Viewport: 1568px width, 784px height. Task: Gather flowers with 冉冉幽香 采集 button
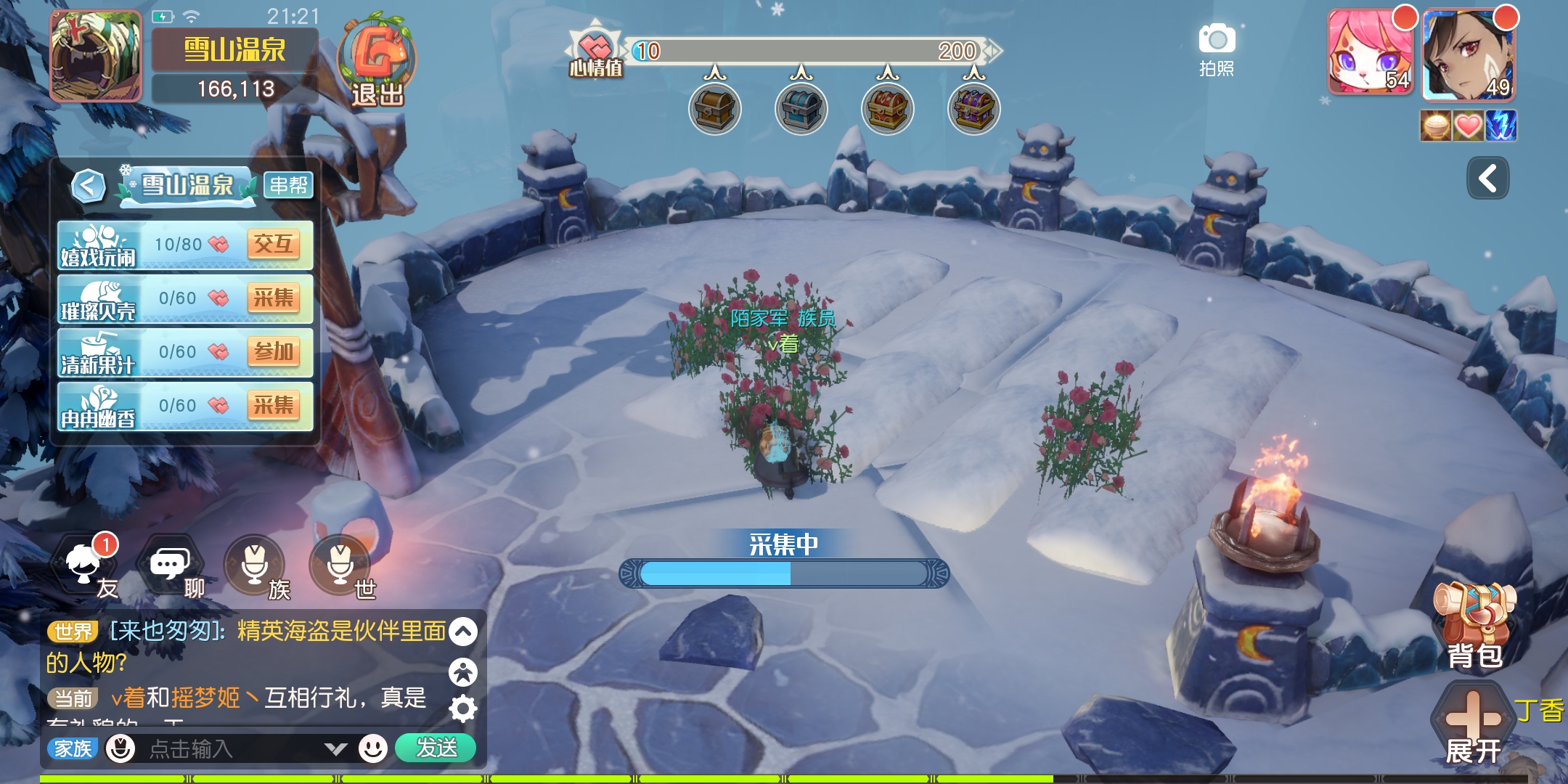coord(273,406)
